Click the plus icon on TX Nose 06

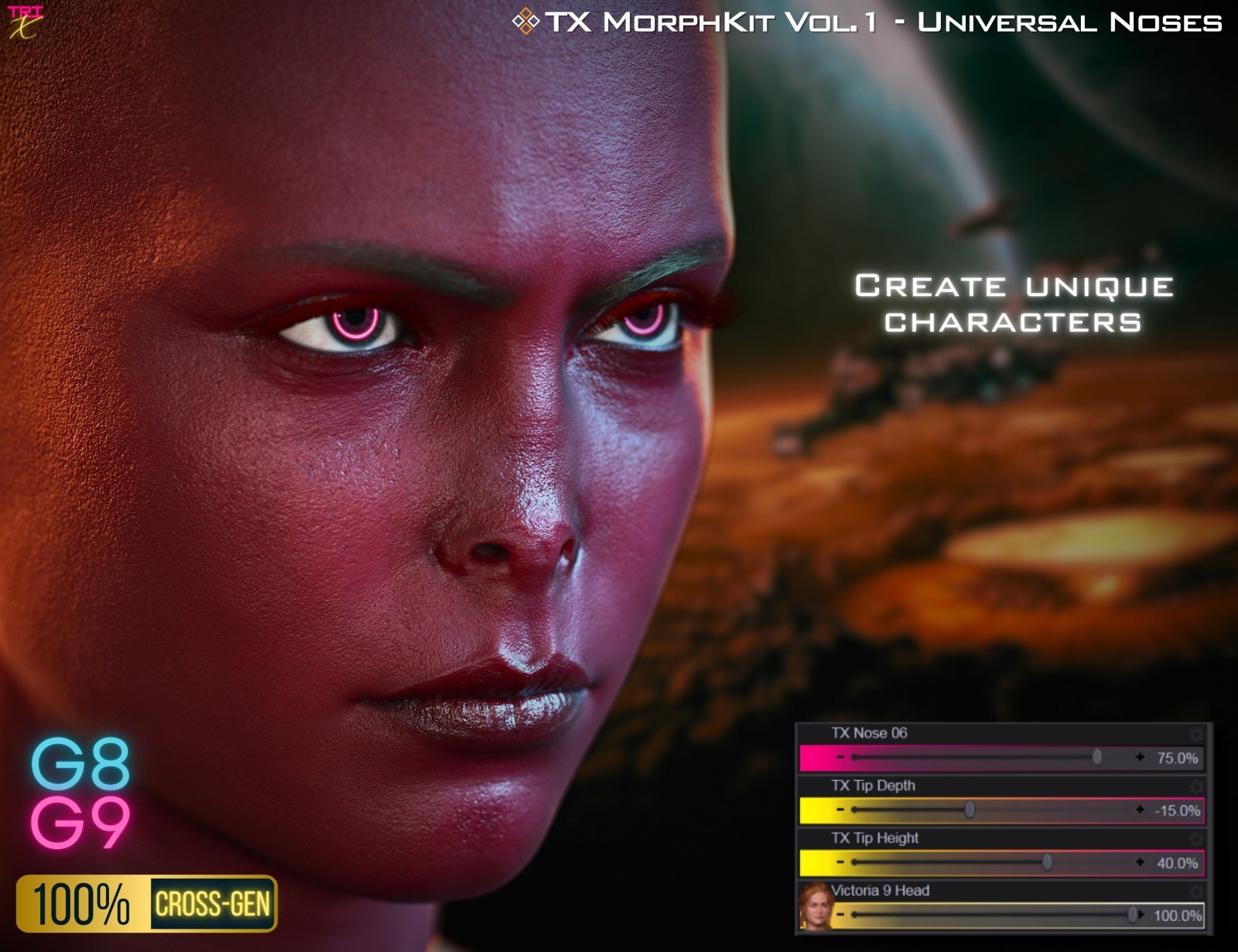pyautogui.click(x=1140, y=756)
